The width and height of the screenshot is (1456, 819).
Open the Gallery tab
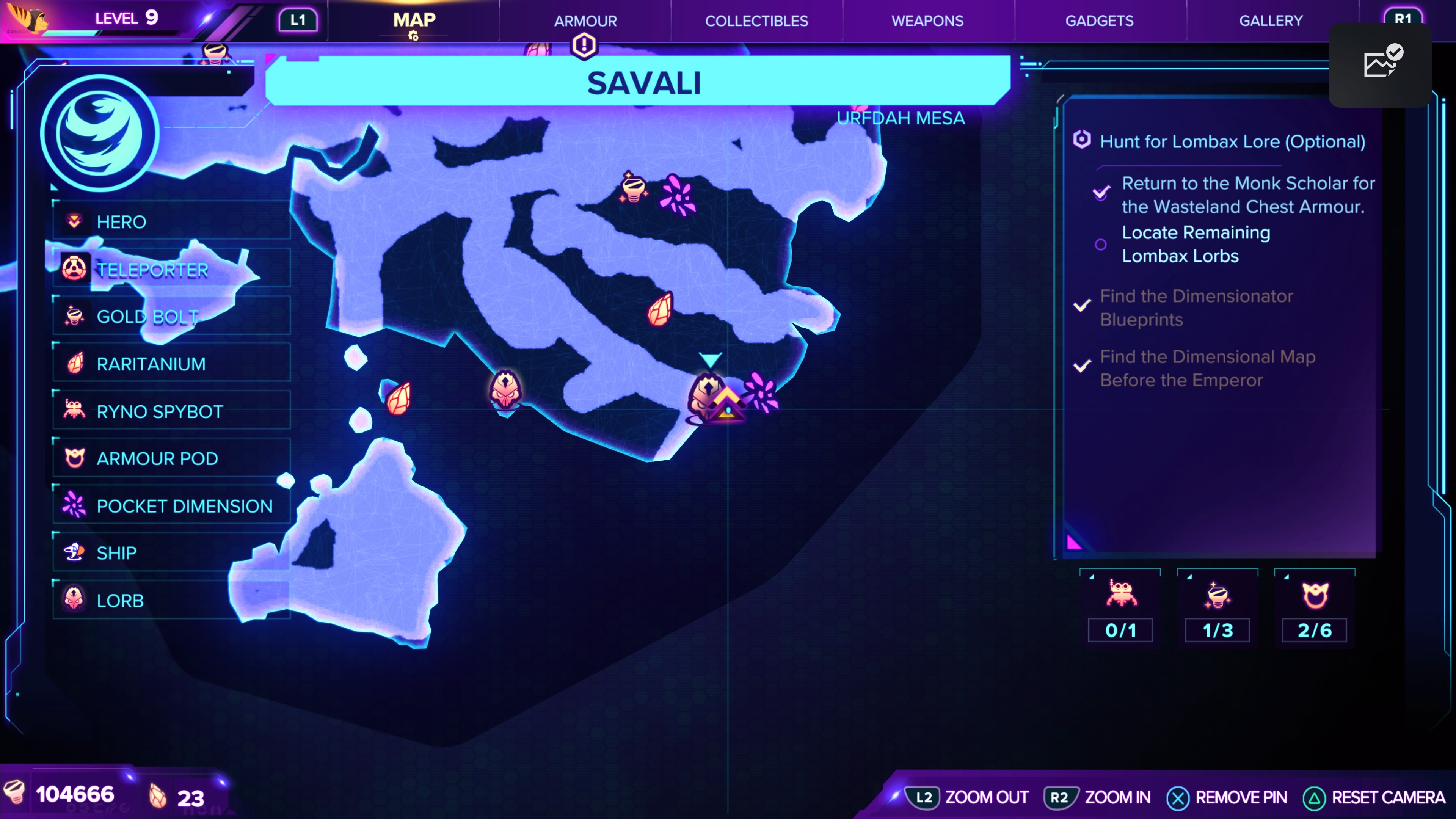click(1271, 21)
